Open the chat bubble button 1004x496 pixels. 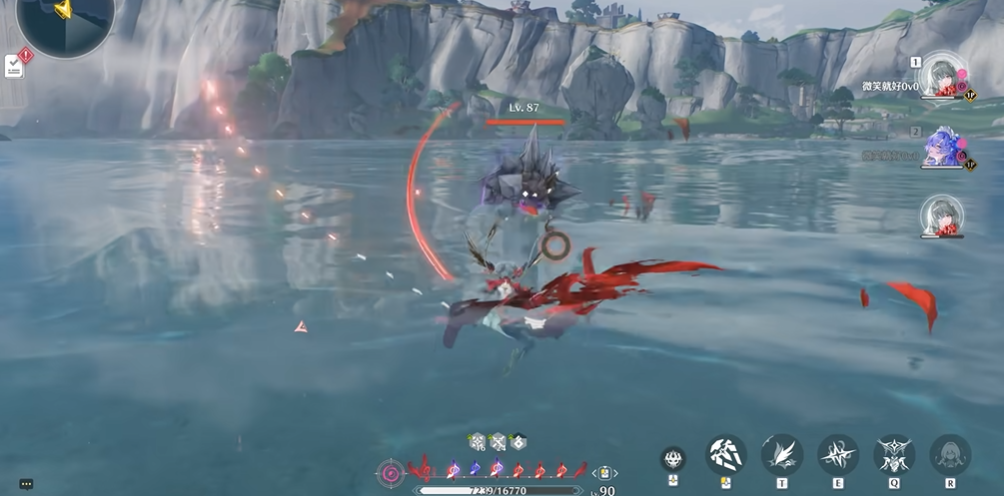(26, 484)
